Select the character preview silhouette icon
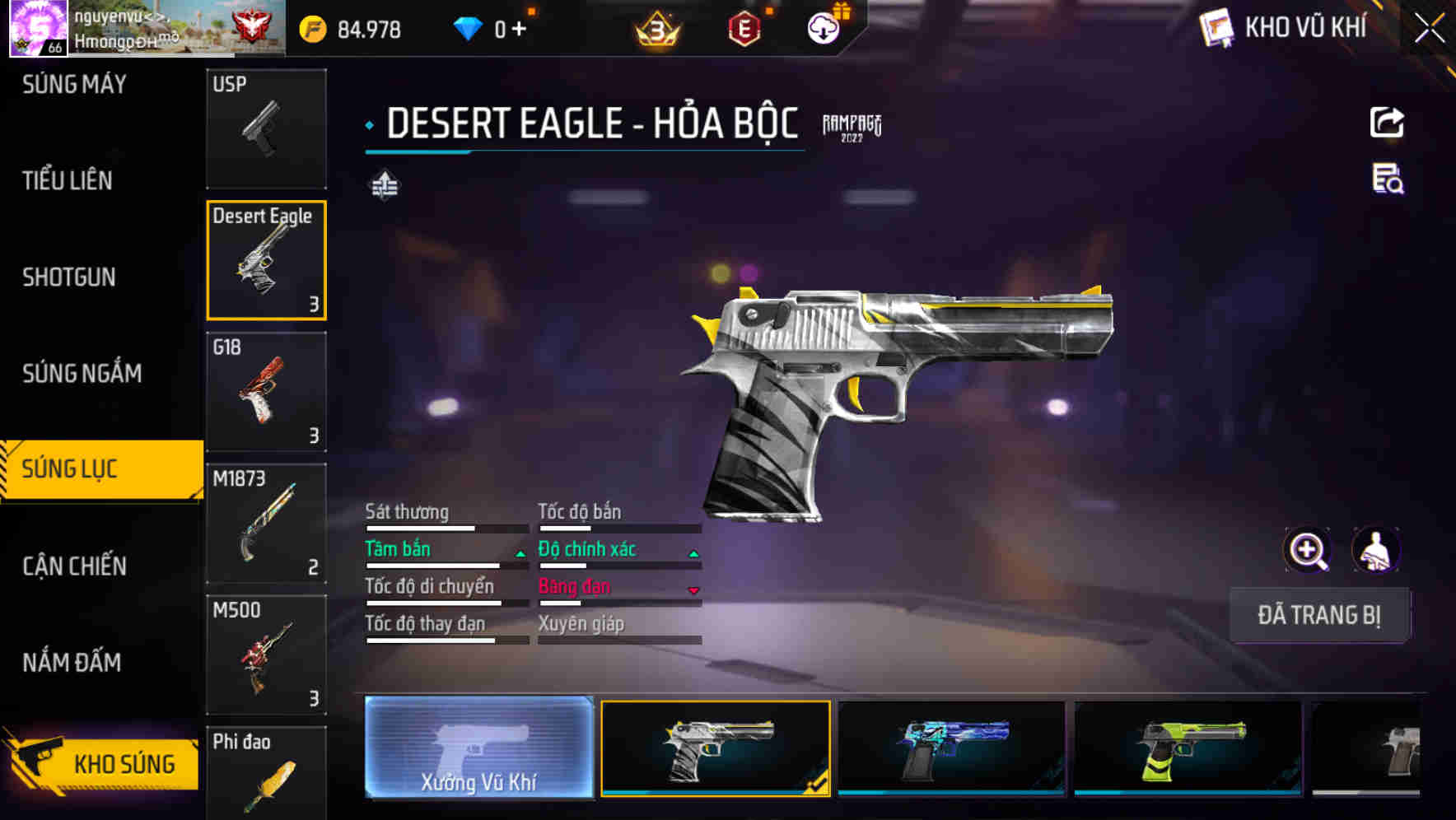The height and width of the screenshot is (820, 1456). [x=1377, y=549]
